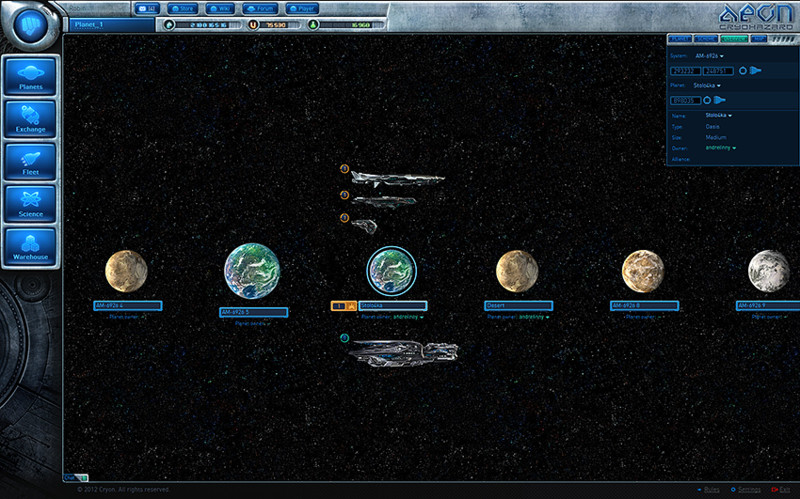The width and height of the screenshot is (800, 499).
Task: Open the Rules link
Action: (708, 490)
